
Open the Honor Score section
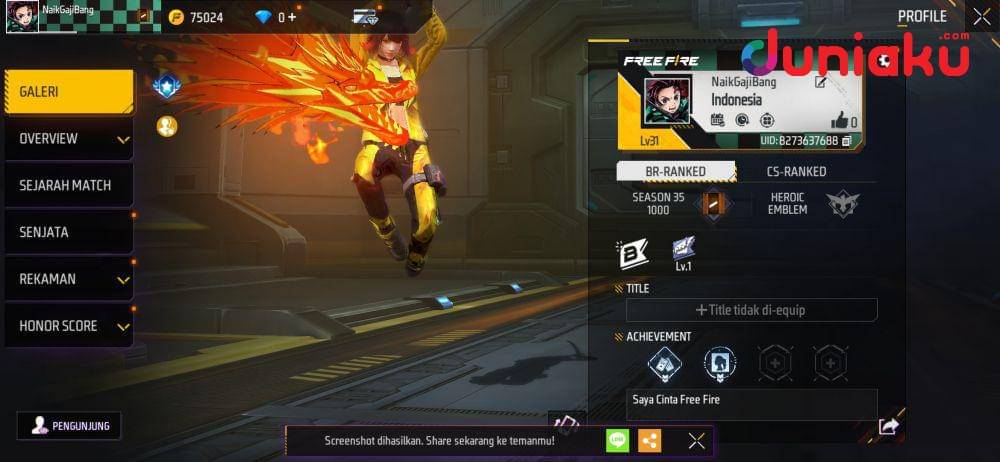tap(68, 326)
